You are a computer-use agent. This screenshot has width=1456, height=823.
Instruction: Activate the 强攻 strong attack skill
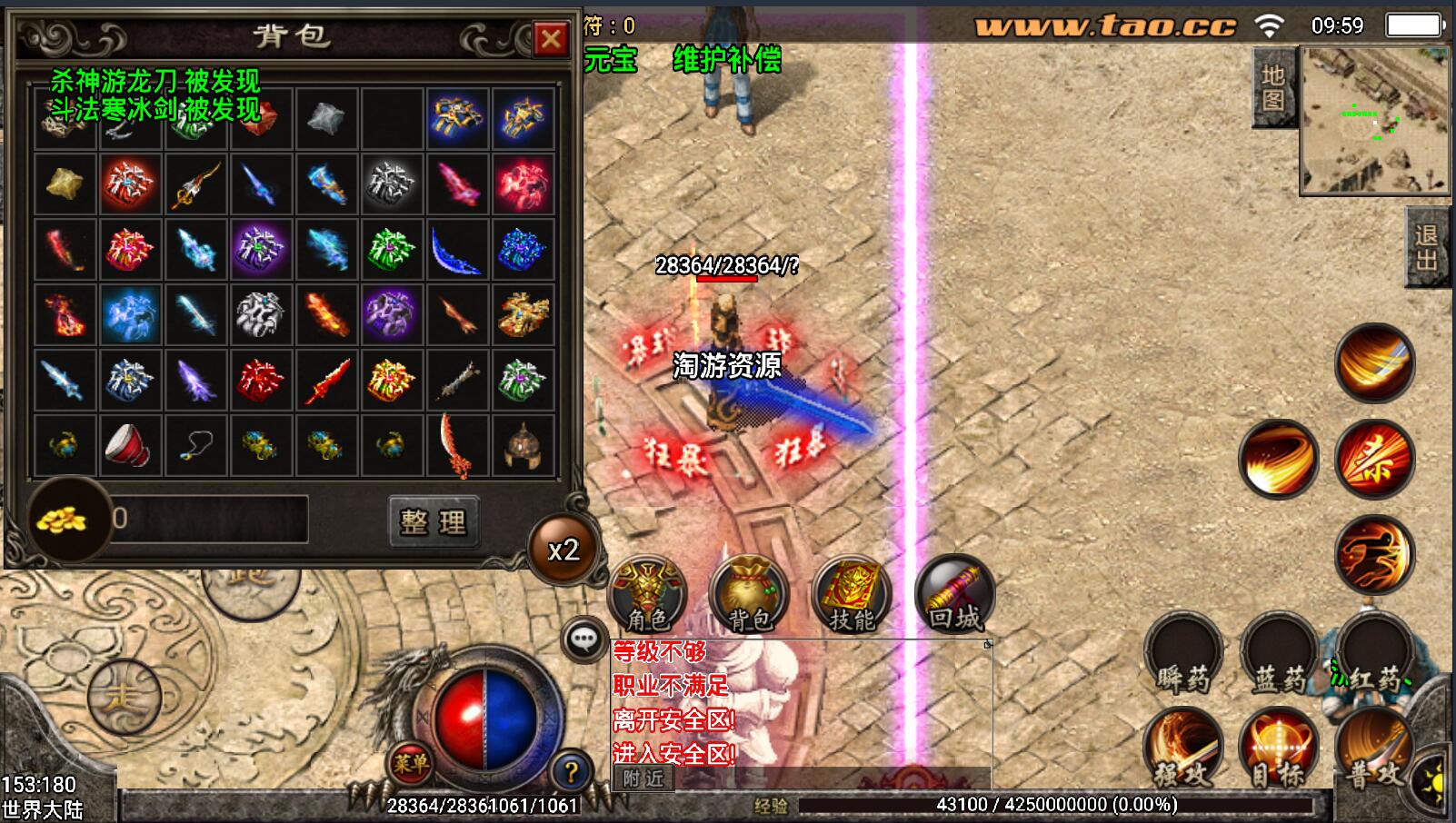click(x=1182, y=748)
